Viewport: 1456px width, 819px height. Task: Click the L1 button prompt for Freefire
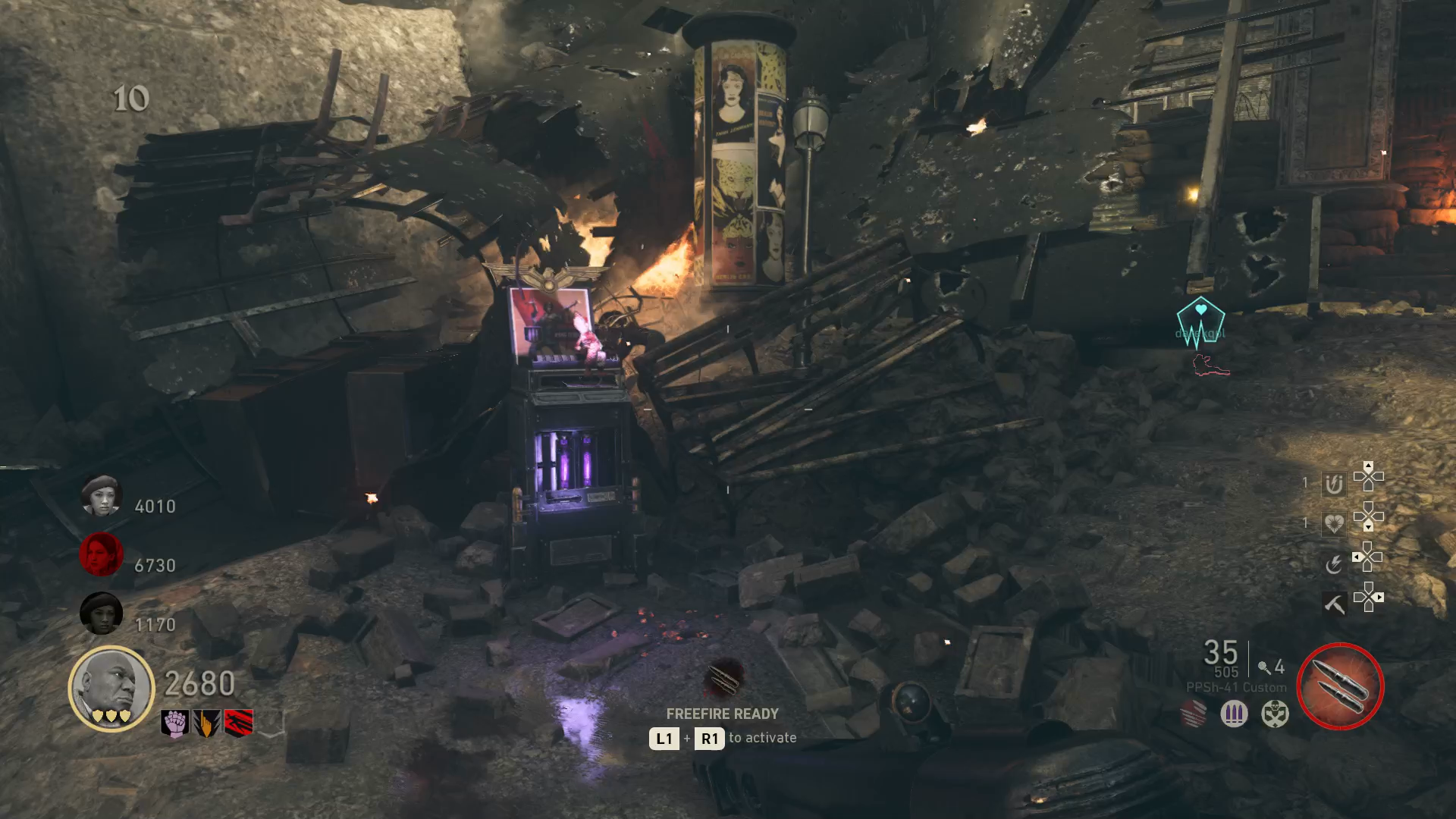[x=664, y=738]
